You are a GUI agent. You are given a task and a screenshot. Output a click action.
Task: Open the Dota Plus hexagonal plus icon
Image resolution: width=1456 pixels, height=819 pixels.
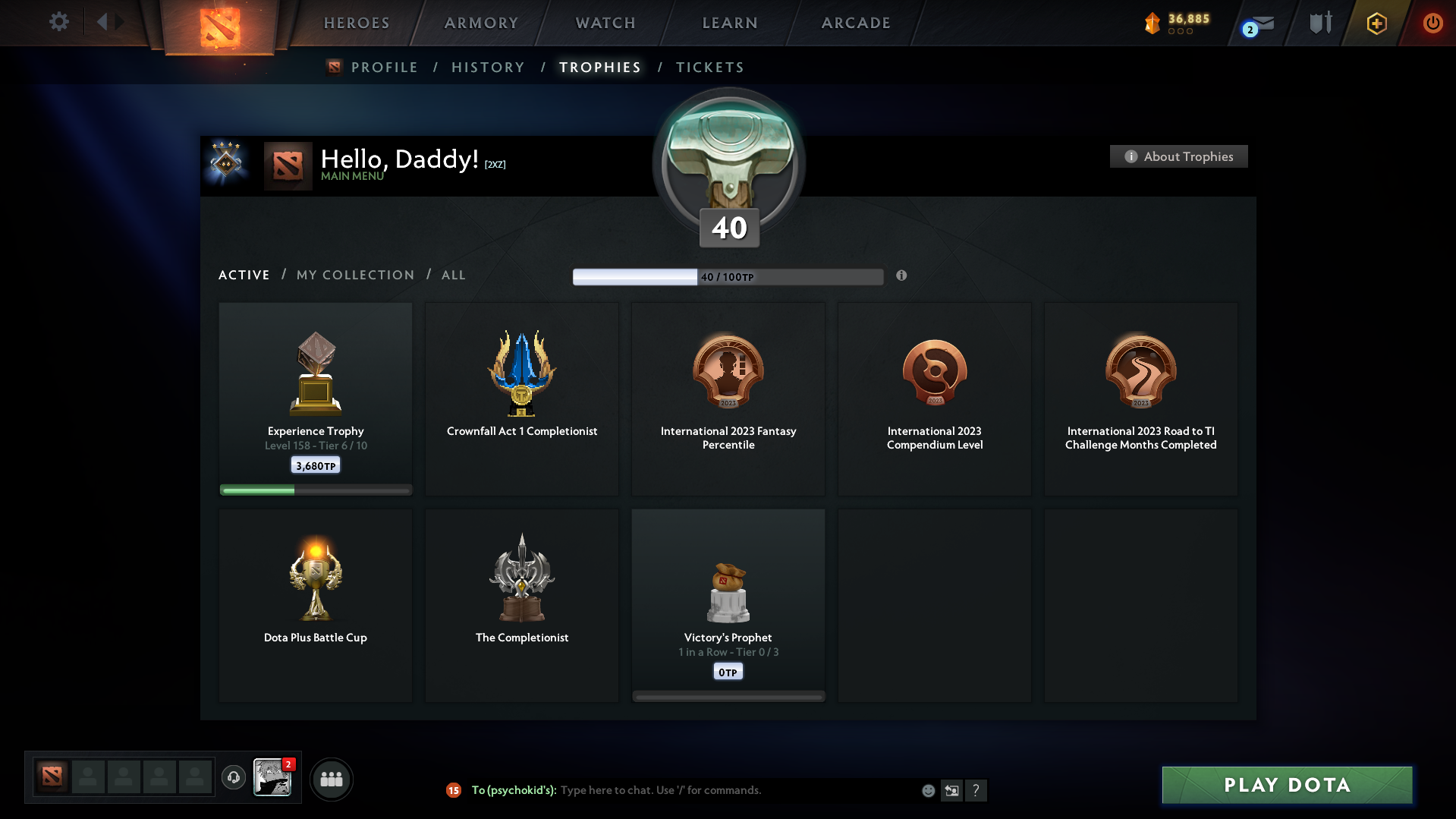(1376, 23)
